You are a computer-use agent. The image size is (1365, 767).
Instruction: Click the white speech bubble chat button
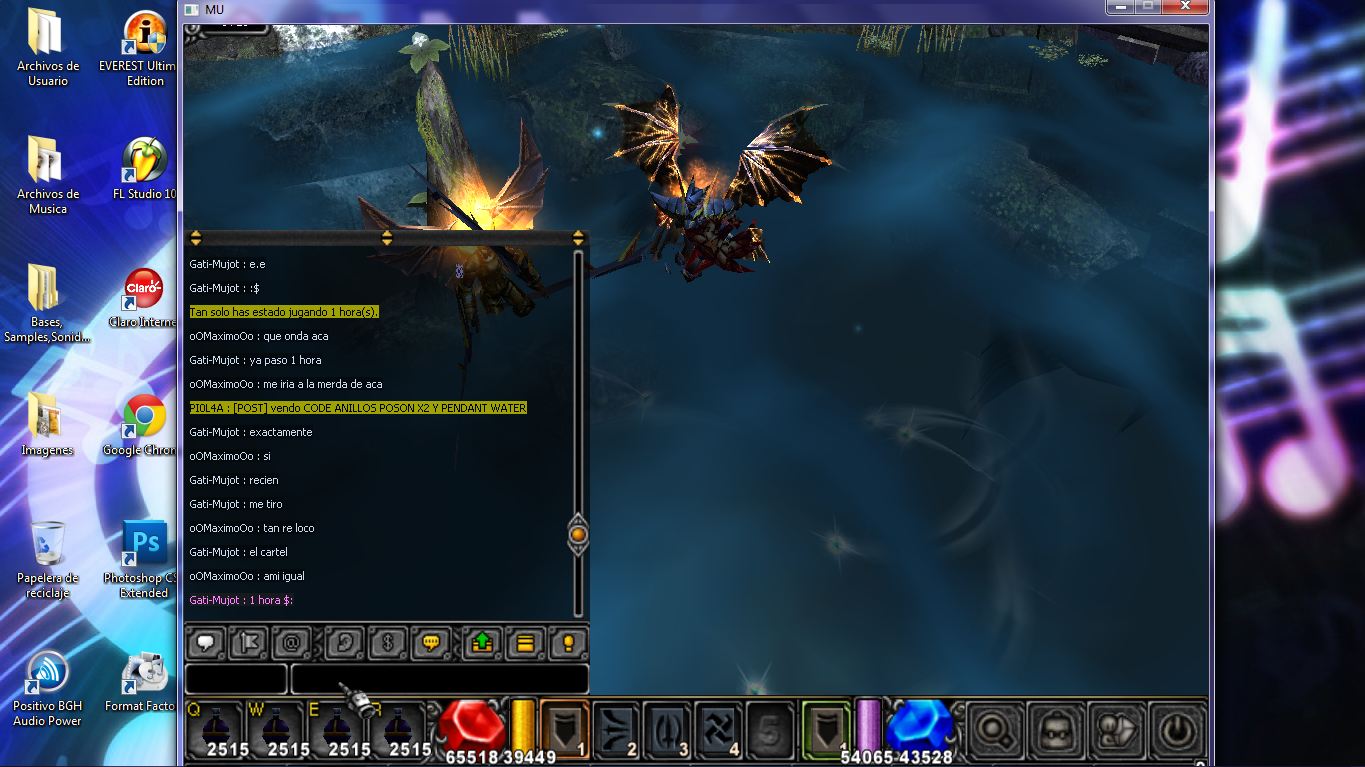(208, 643)
